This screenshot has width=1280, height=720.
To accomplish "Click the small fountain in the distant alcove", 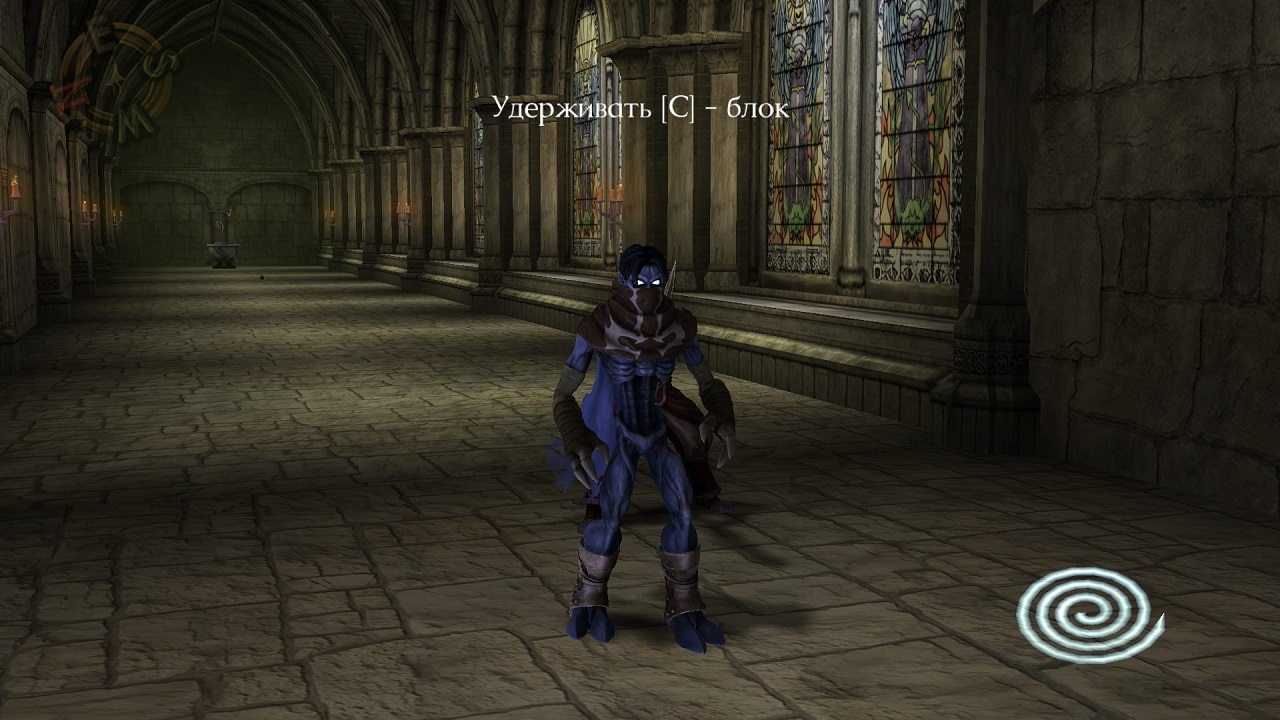I will 223,251.
